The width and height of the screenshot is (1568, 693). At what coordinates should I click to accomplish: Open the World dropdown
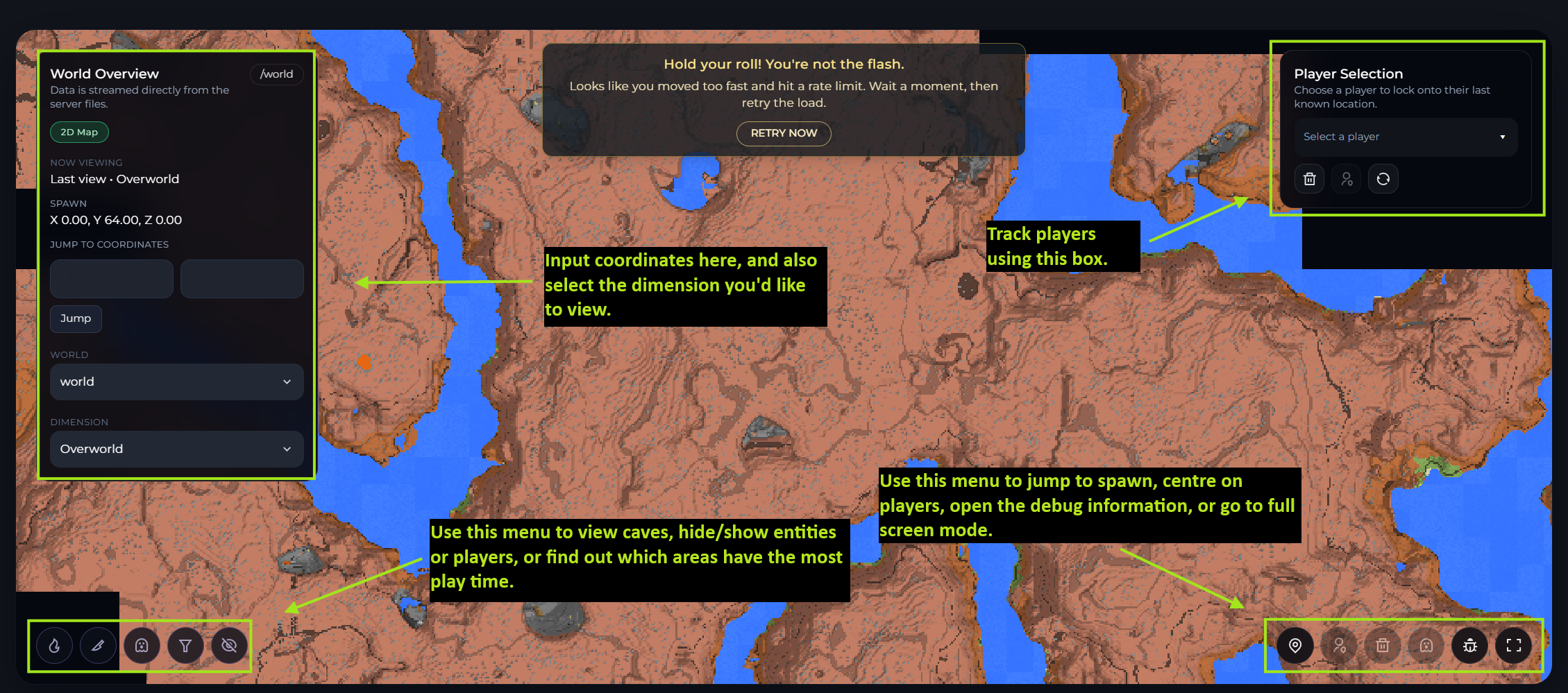pyautogui.click(x=176, y=382)
